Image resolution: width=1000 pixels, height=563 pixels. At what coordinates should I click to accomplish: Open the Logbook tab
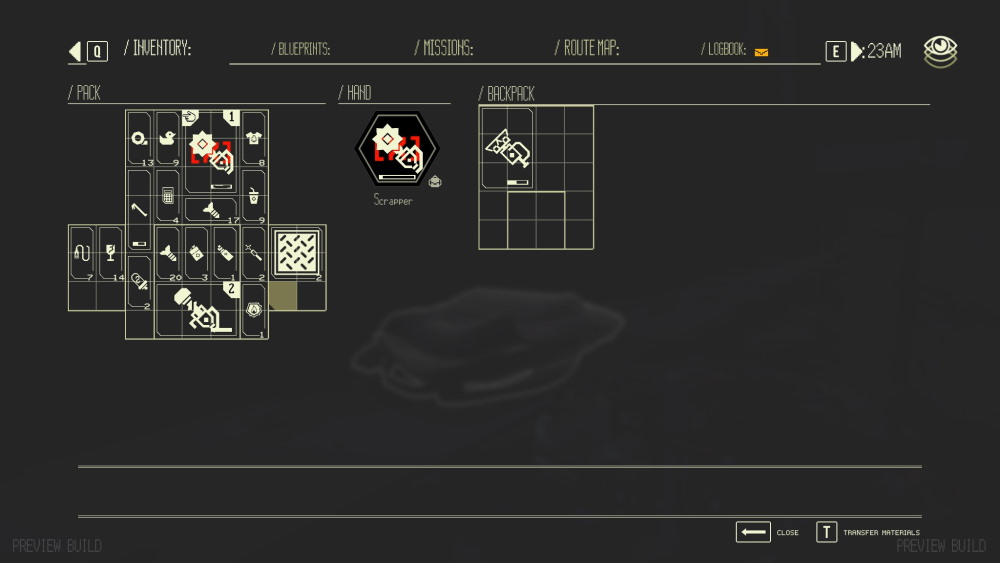point(728,49)
